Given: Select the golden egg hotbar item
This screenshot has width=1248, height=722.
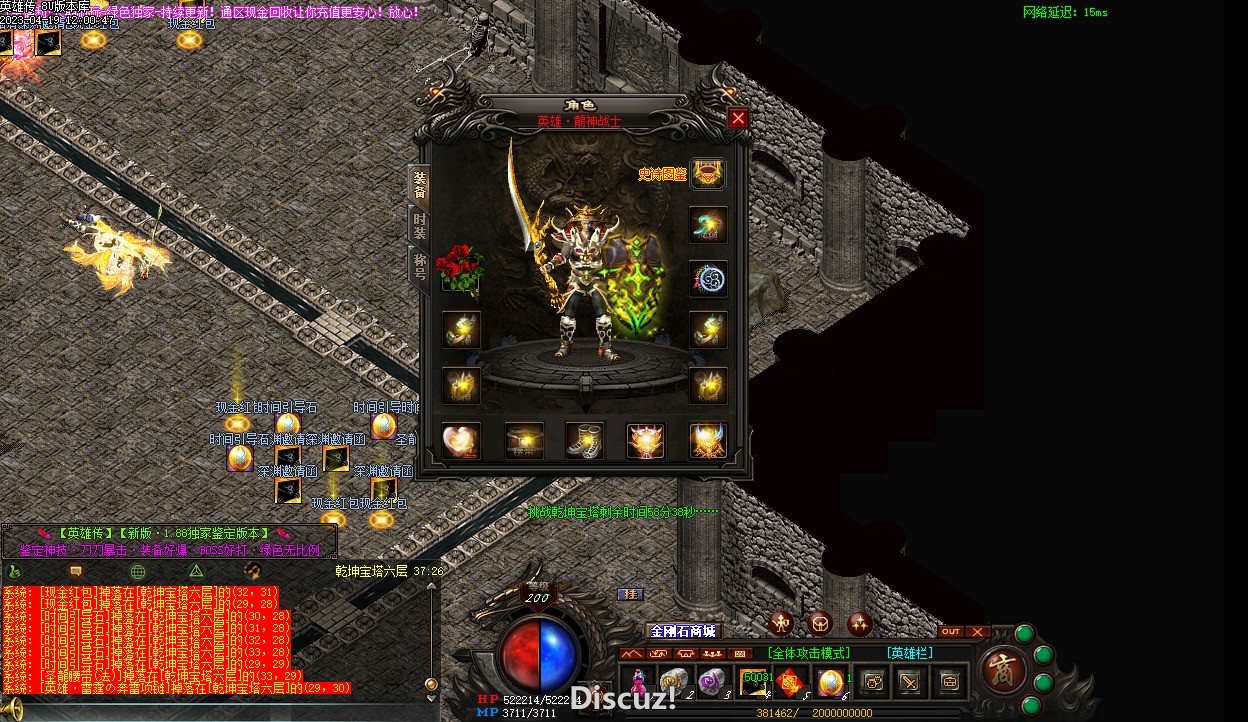Looking at the screenshot, I should coord(830,681).
